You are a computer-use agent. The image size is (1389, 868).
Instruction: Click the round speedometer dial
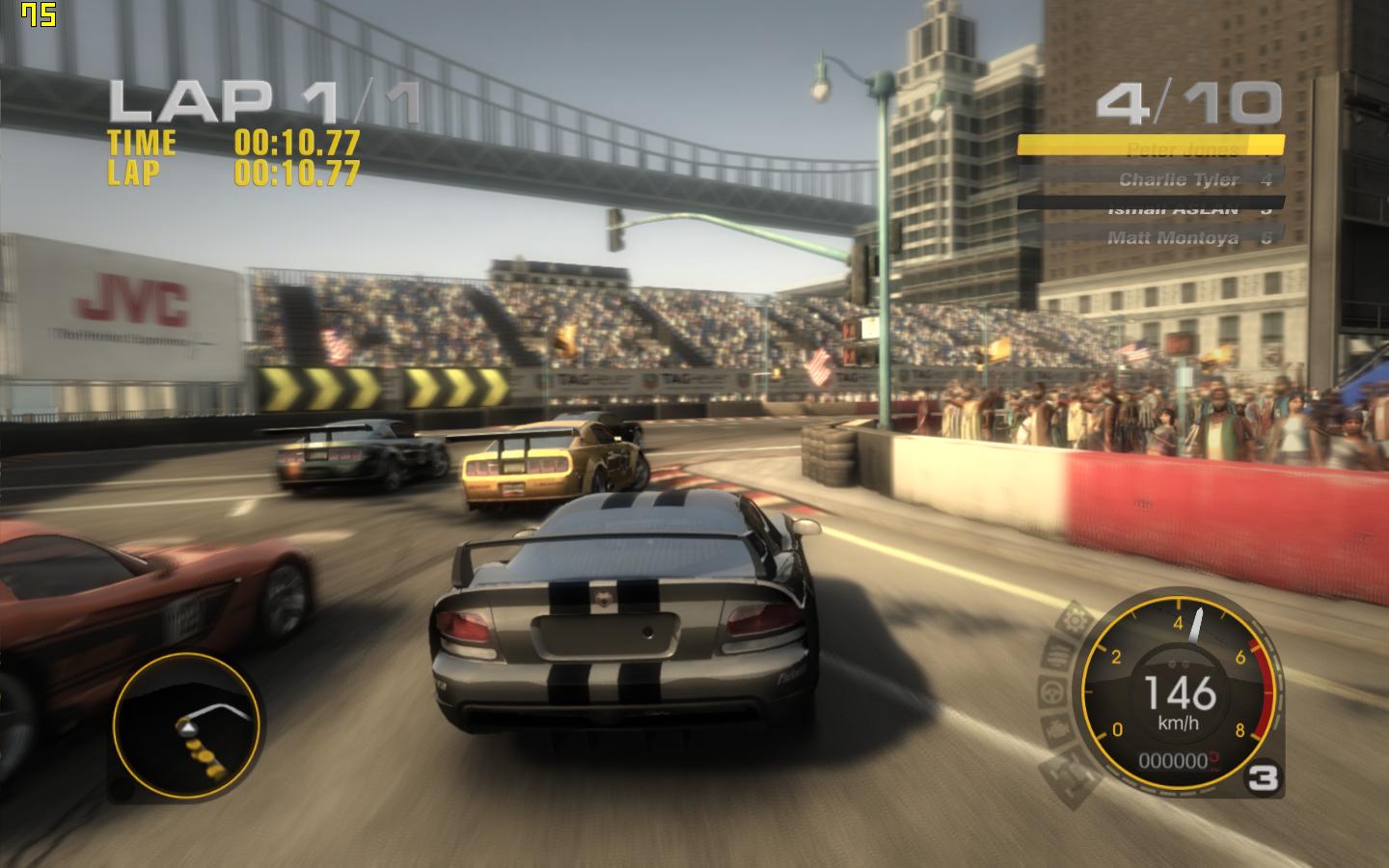[x=1179, y=691]
